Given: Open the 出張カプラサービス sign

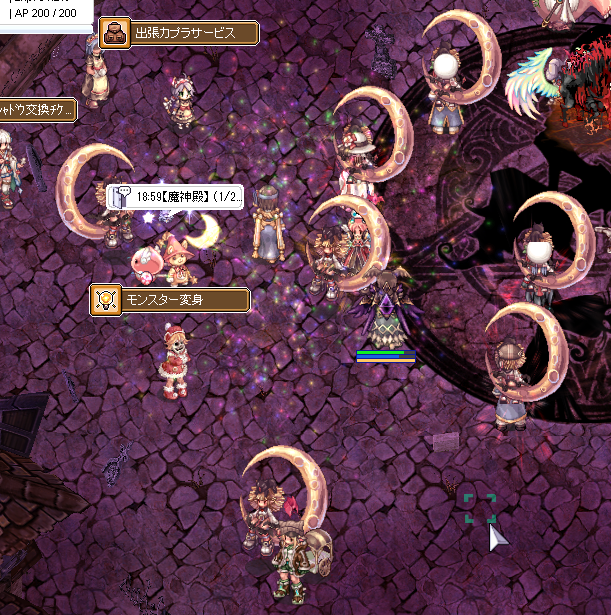Looking at the screenshot, I should (183, 33).
